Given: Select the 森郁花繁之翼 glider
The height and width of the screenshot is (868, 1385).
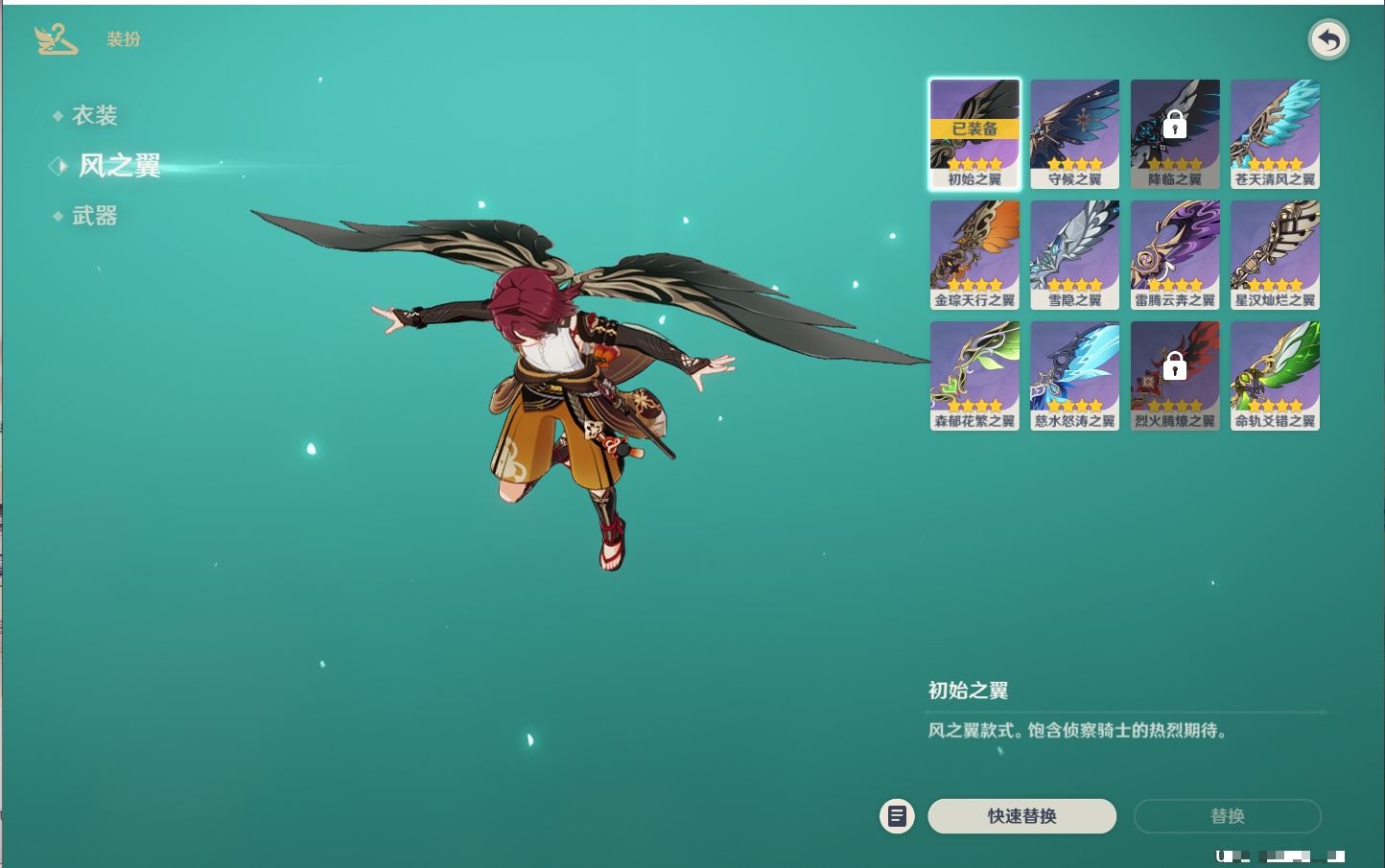Looking at the screenshot, I should [x=974, y=375].
